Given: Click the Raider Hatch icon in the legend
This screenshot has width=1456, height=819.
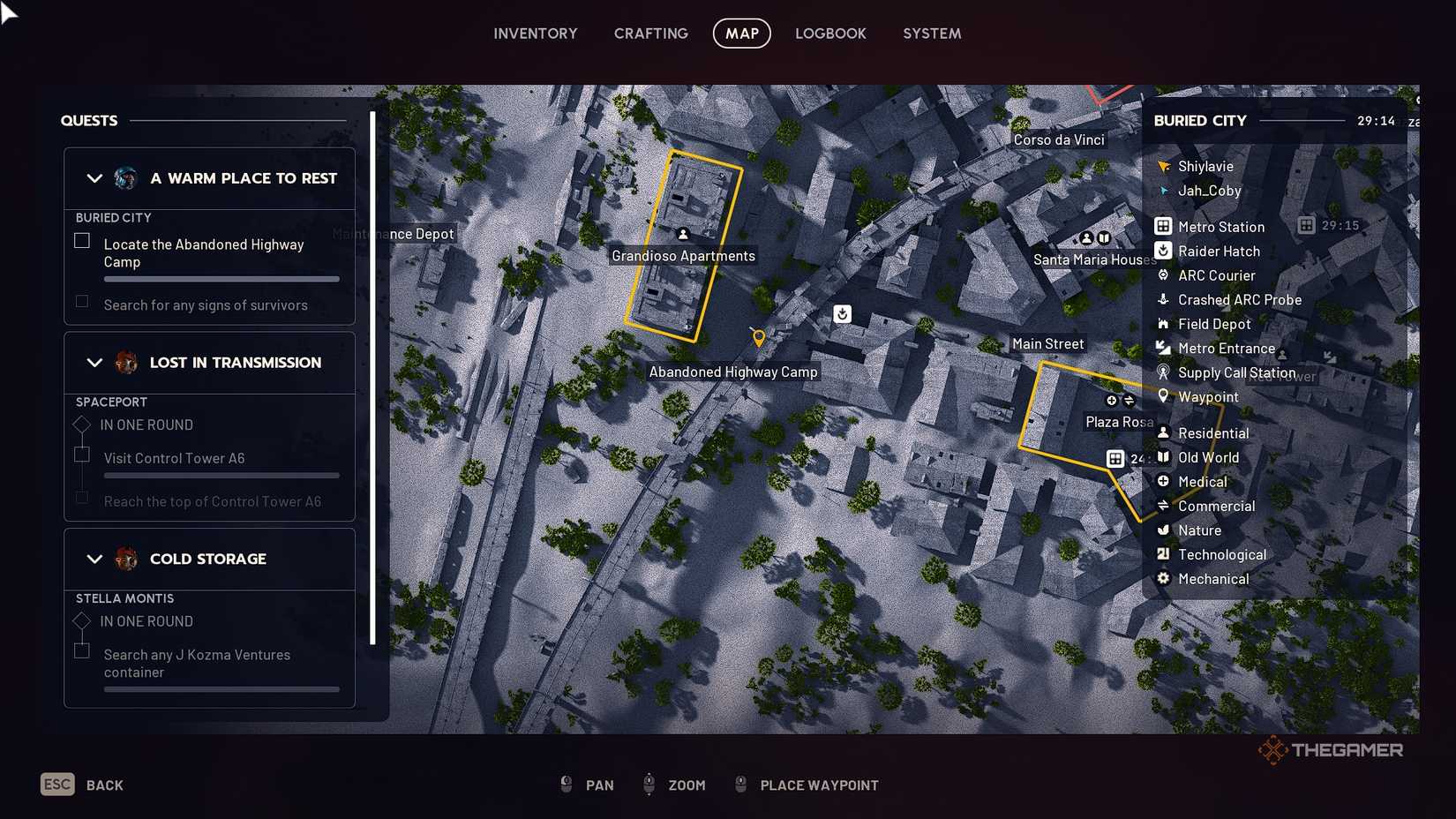Looking at the screenshot, I should 1163,251.
